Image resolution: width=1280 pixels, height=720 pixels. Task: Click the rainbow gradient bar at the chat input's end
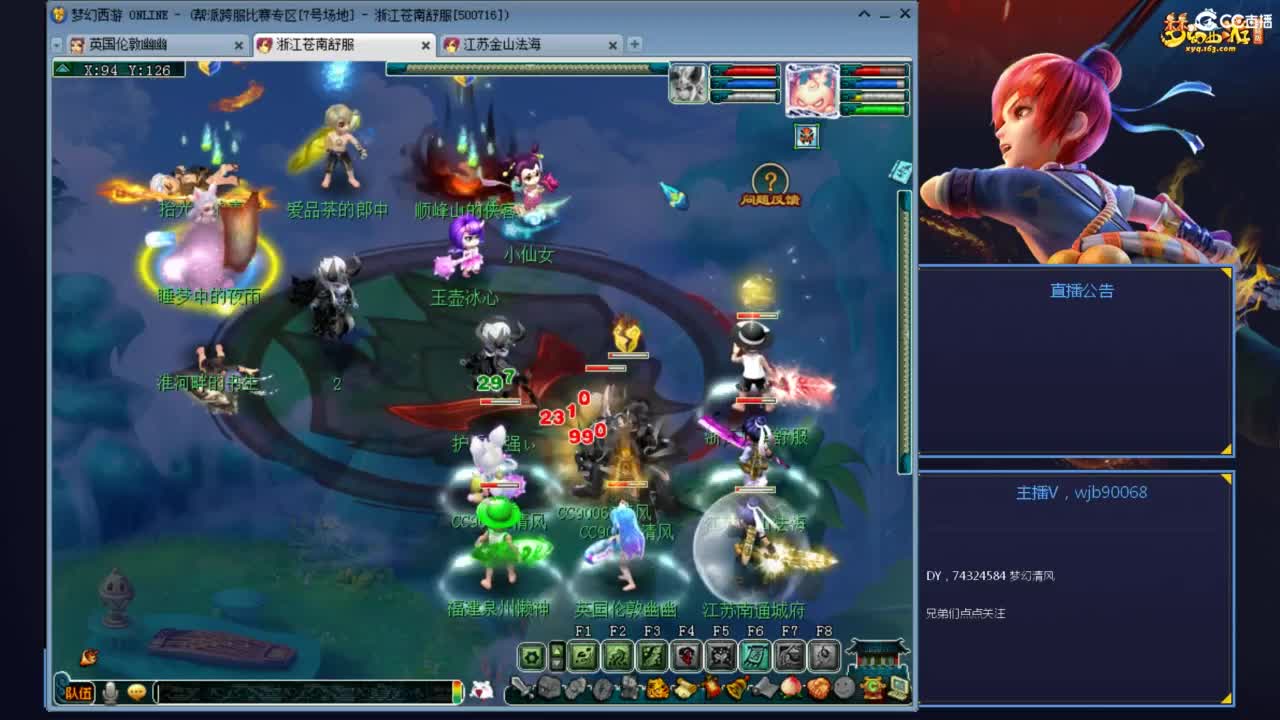pos(457,690)
